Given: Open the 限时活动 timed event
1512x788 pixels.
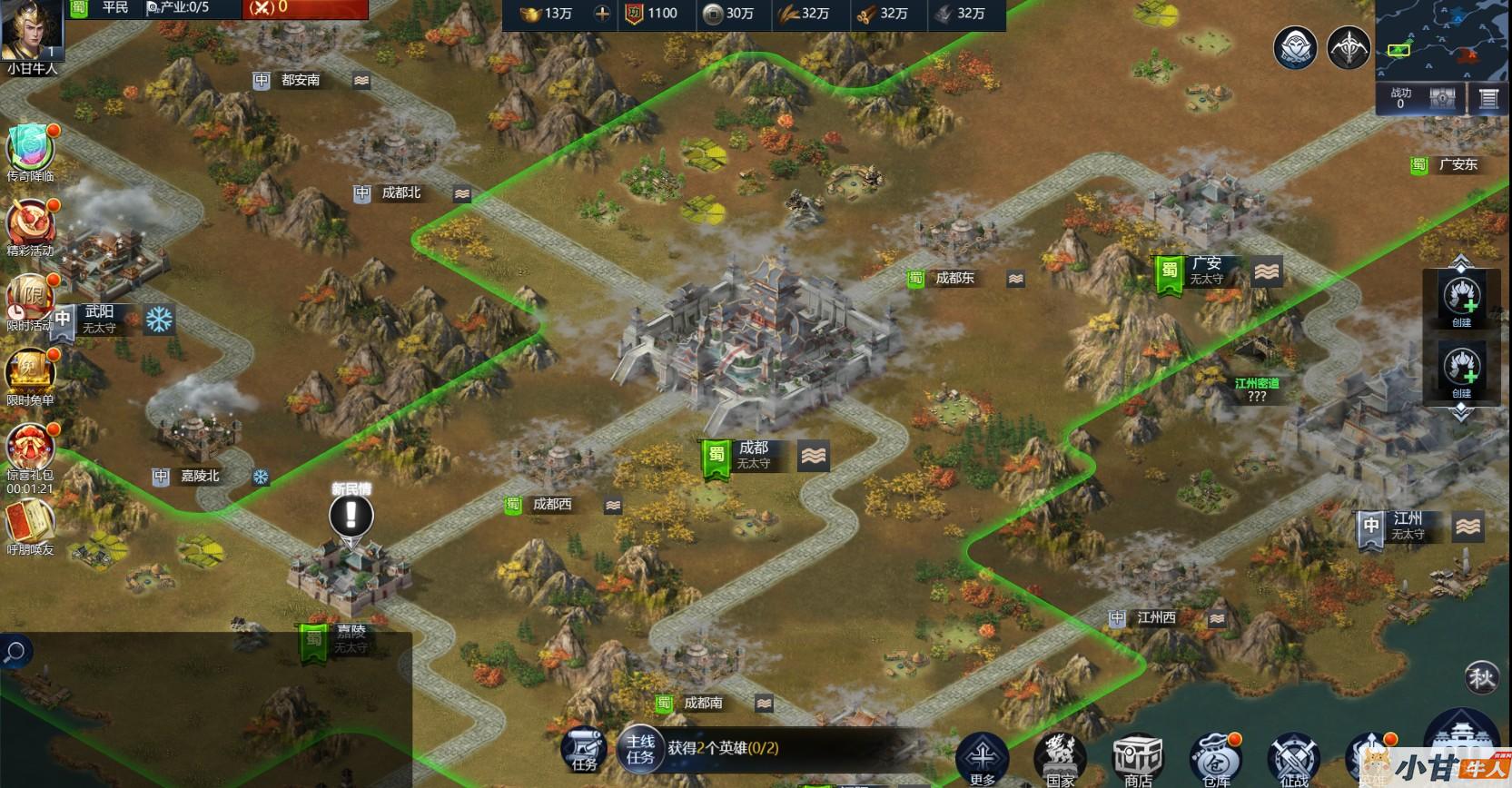Looking at the screenshot, I should coord(31,299).
